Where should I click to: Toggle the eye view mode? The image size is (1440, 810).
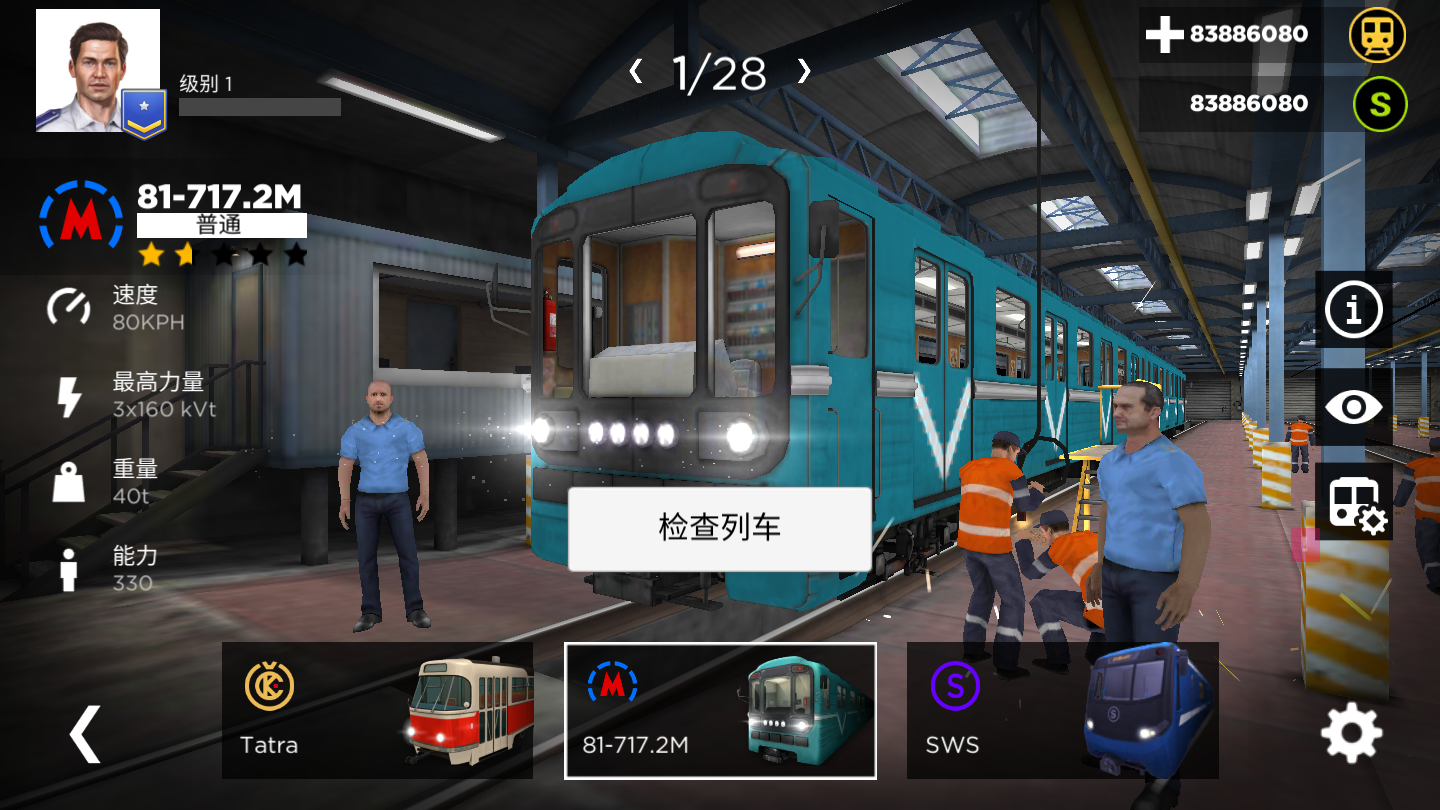[x=1352, y=407]
